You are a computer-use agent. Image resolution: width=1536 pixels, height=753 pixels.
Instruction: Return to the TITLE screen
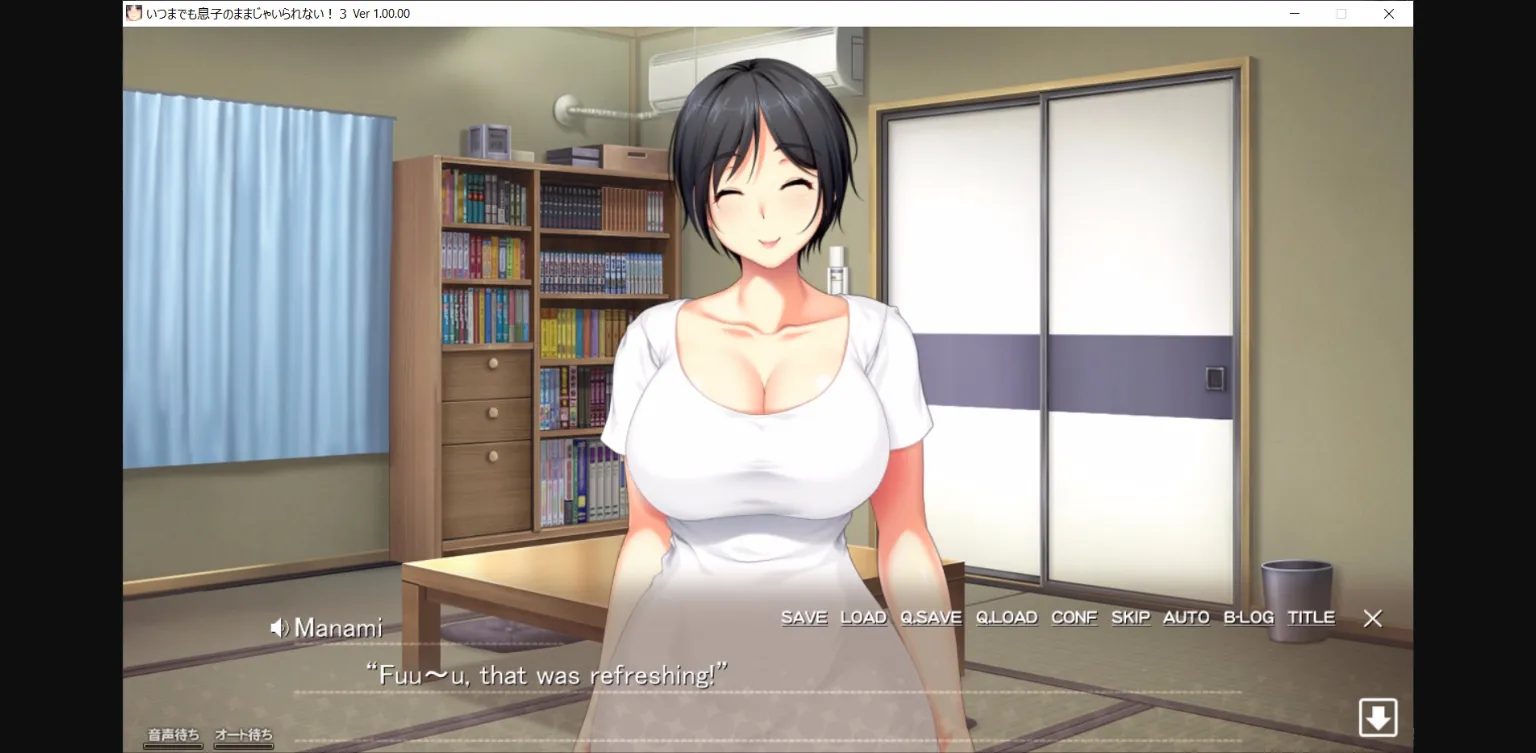(x=1310, y=617)
